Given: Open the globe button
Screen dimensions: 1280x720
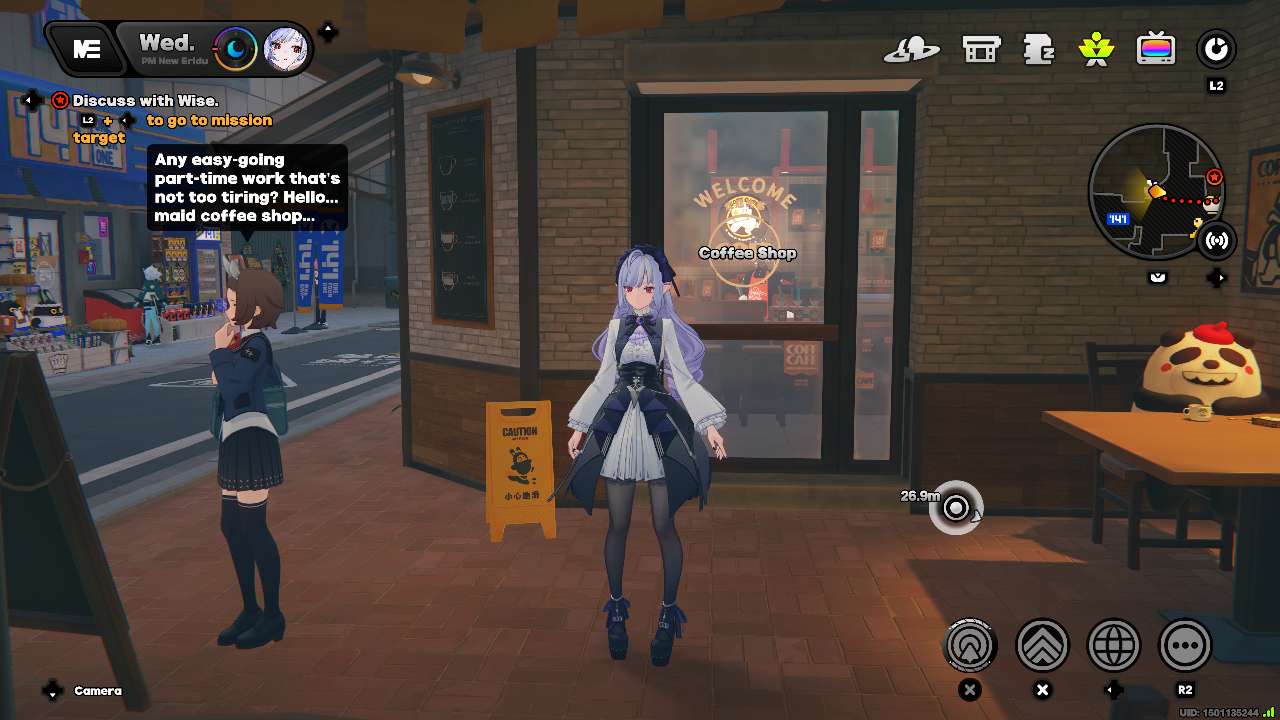Looking at the screenshot, I should [1114, 646].
